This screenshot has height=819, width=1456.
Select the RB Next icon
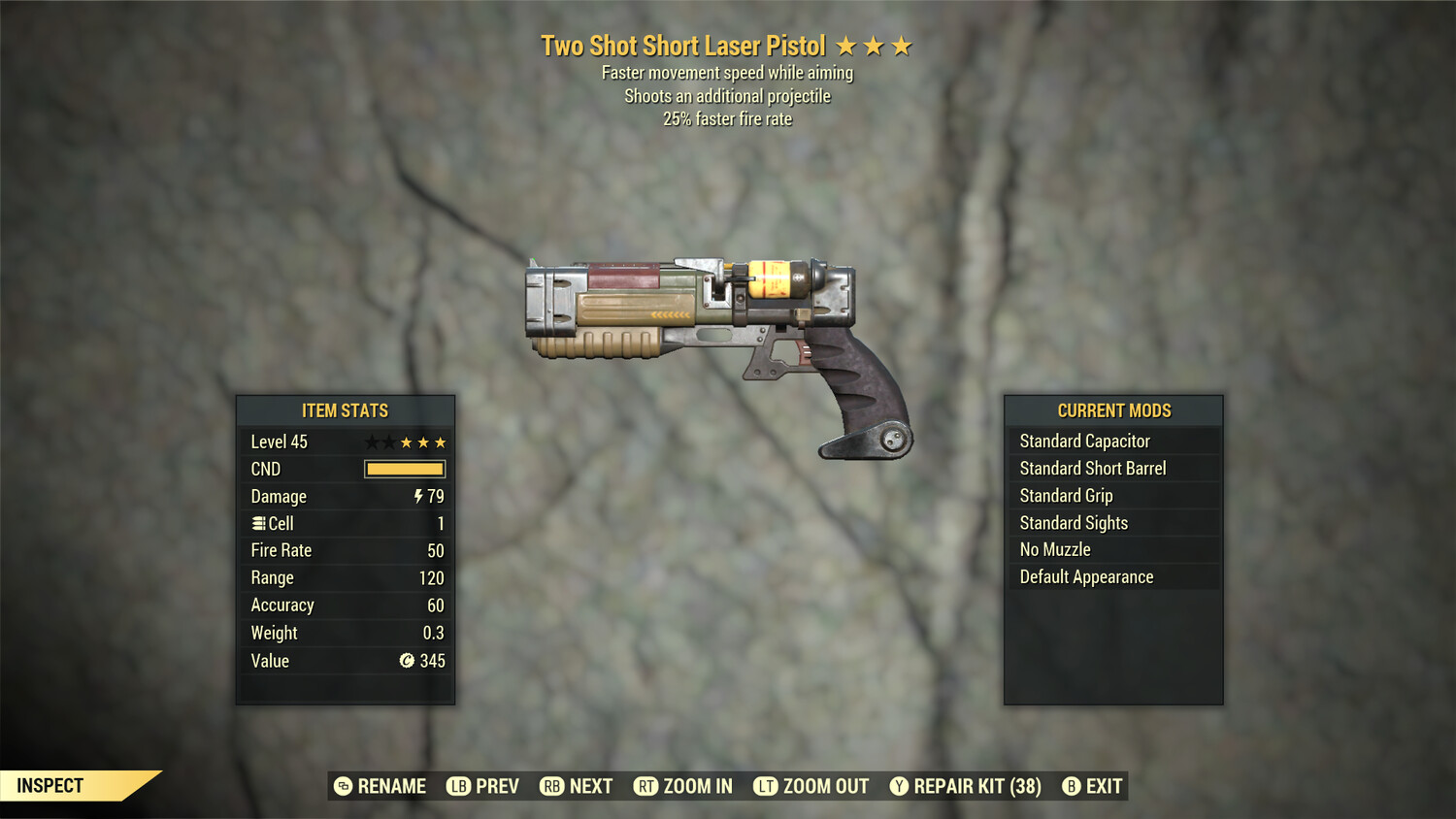[552, 786]
